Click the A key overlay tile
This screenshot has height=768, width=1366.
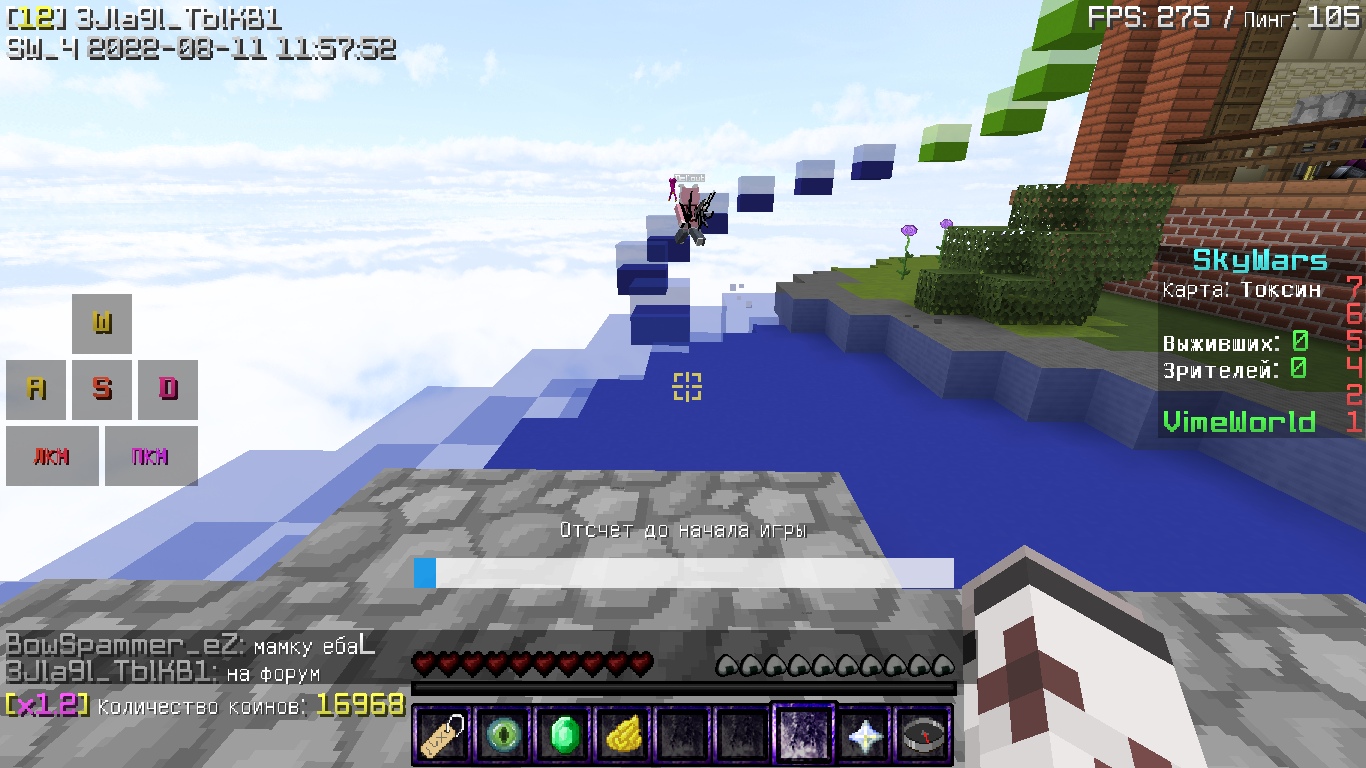(36, 389)
